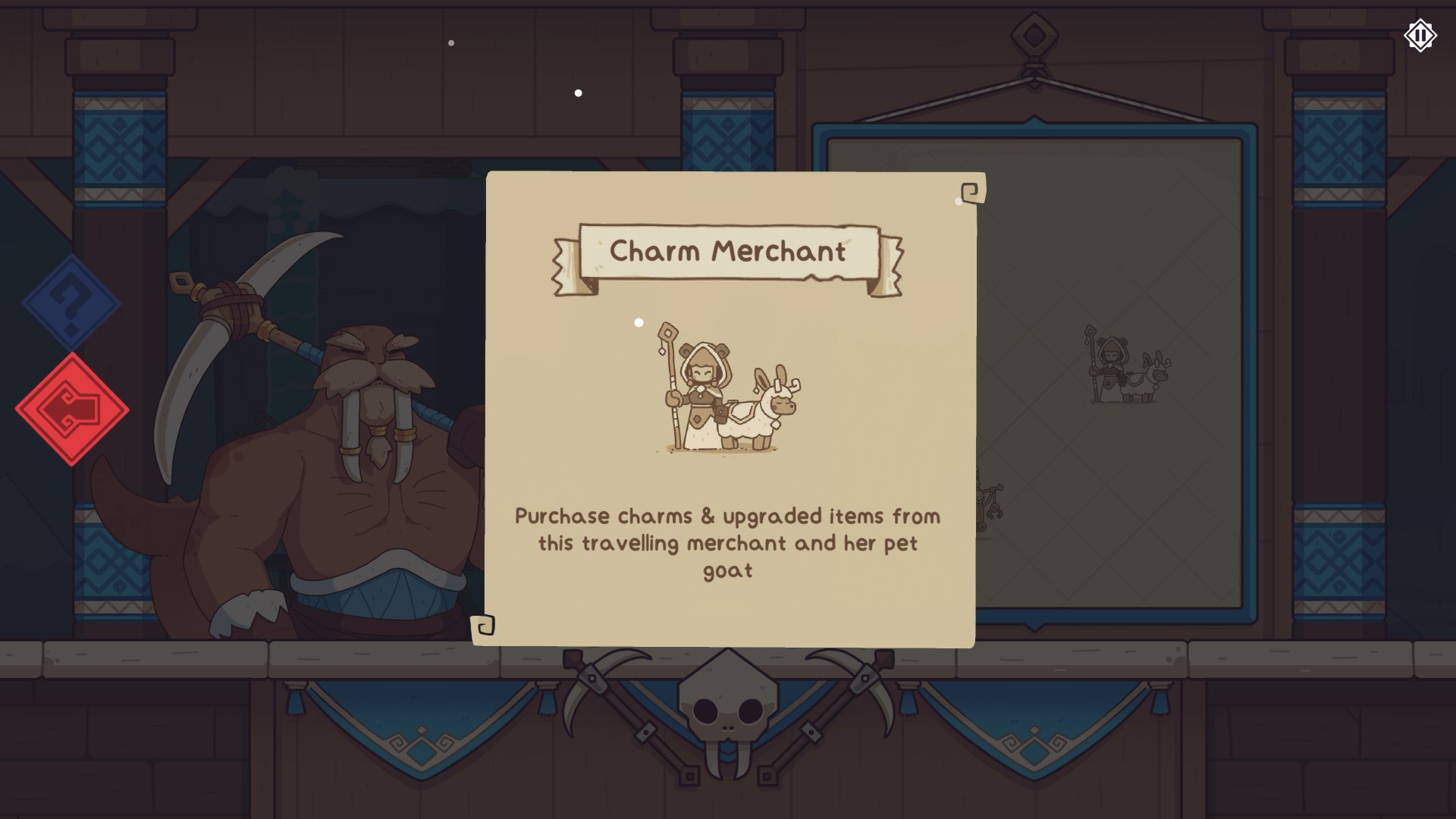1456x819 pixels.
Task: Click the travelling merchant description text
Action: 728,542
